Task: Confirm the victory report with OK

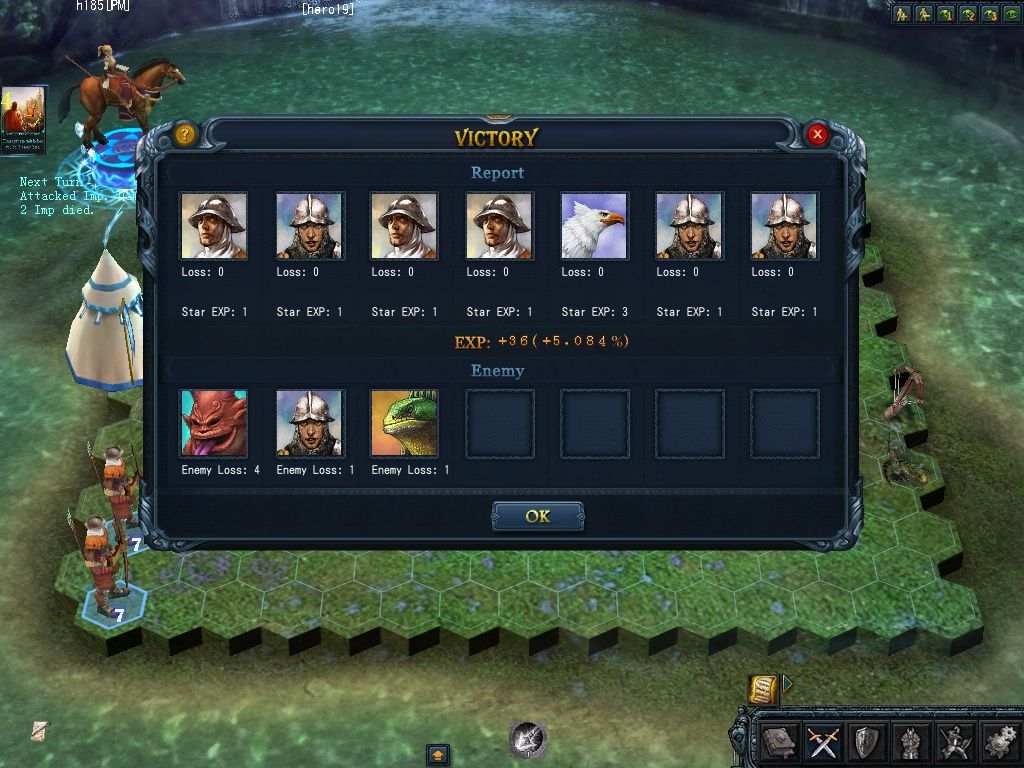Action: [537, 517]
